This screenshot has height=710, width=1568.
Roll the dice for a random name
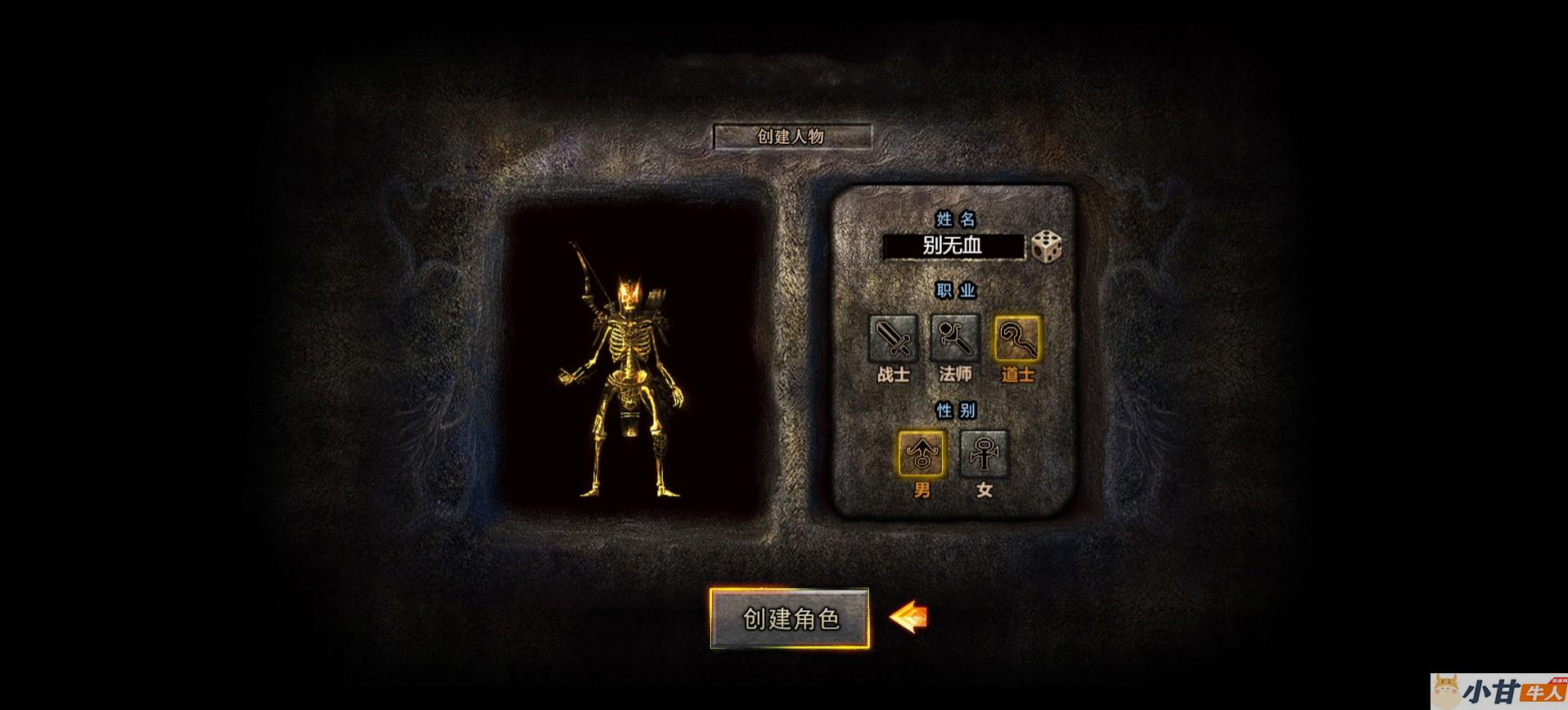(x=1045, y=246)
